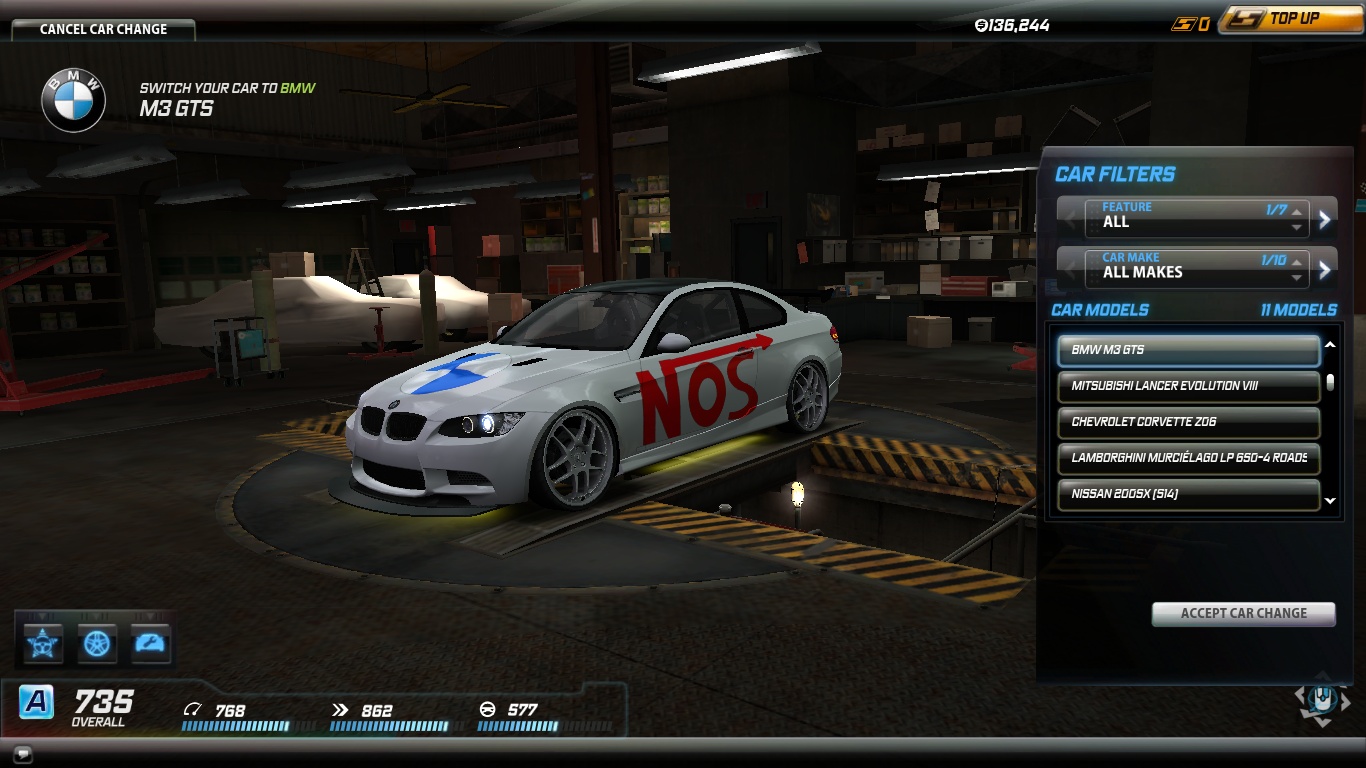This screenshot has height=768, width=1366.
Task: Open the Car Make filter dropdown
Action: (x=1195, y=266)
